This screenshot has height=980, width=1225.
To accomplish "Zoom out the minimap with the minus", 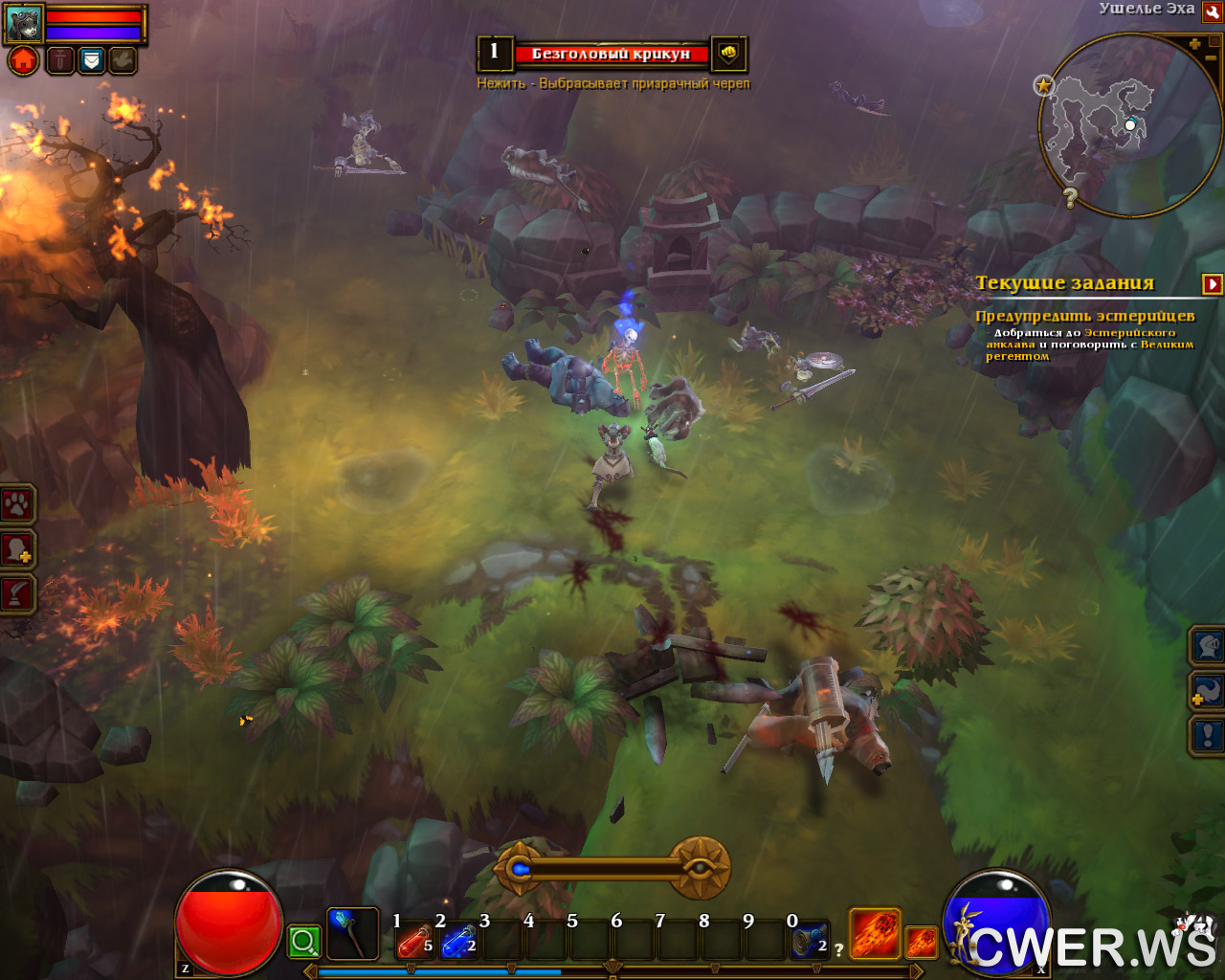I will pos(1212,59).
